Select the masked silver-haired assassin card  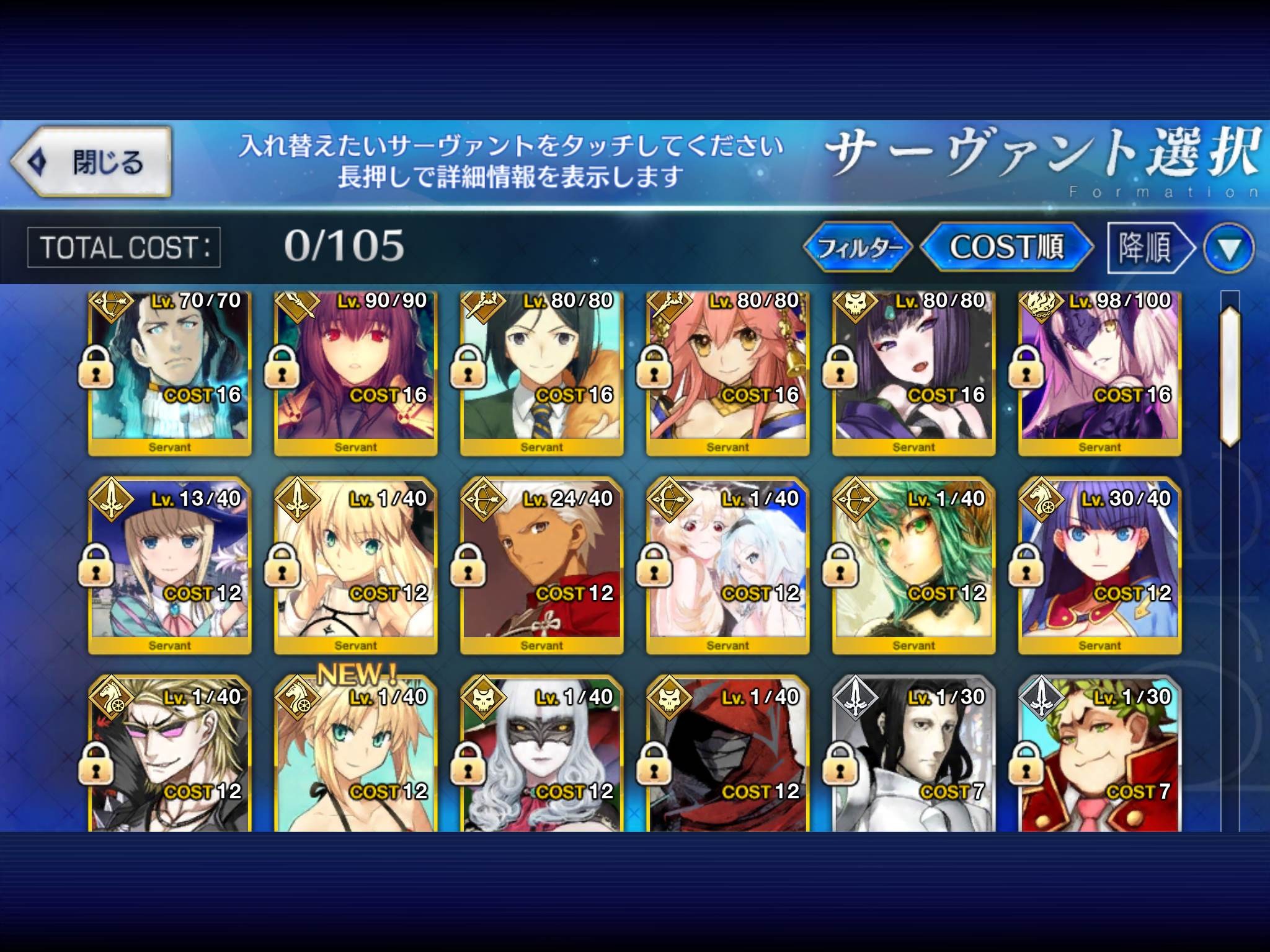coord(541,756)
